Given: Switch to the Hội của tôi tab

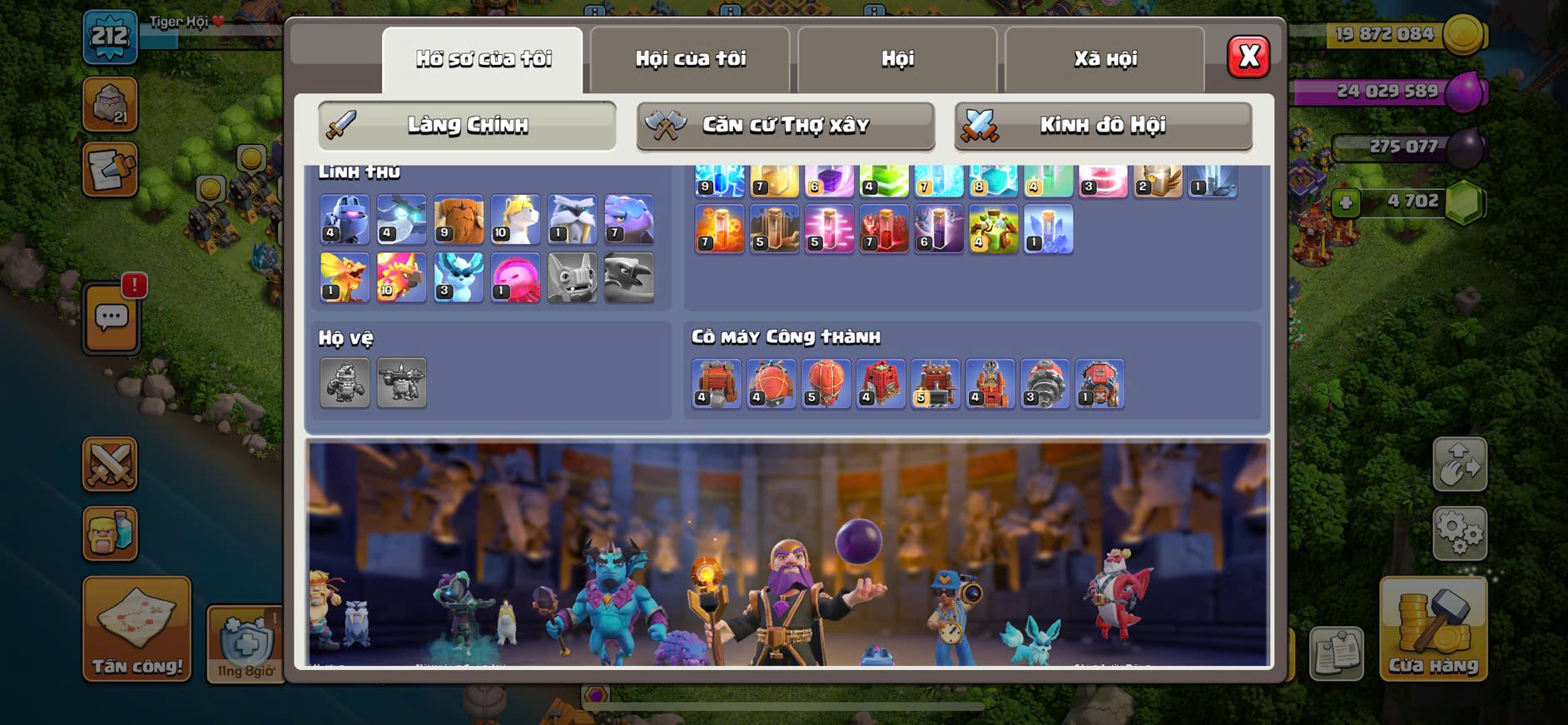Looking at the screenshot, I should point(690,59).
